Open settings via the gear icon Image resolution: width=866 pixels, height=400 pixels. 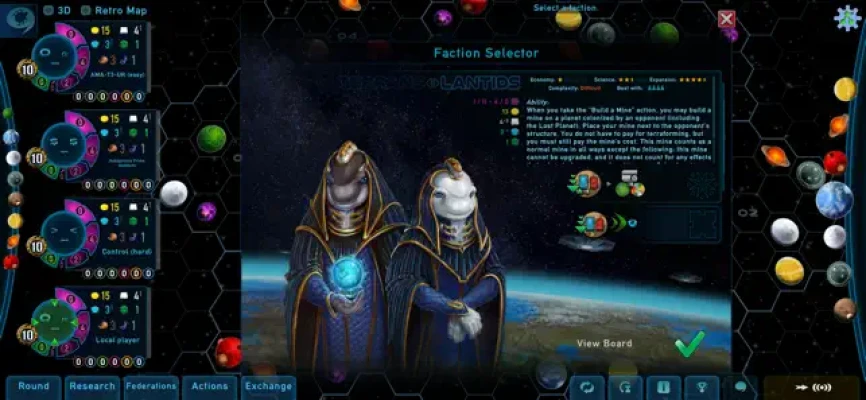click(847, 19)
